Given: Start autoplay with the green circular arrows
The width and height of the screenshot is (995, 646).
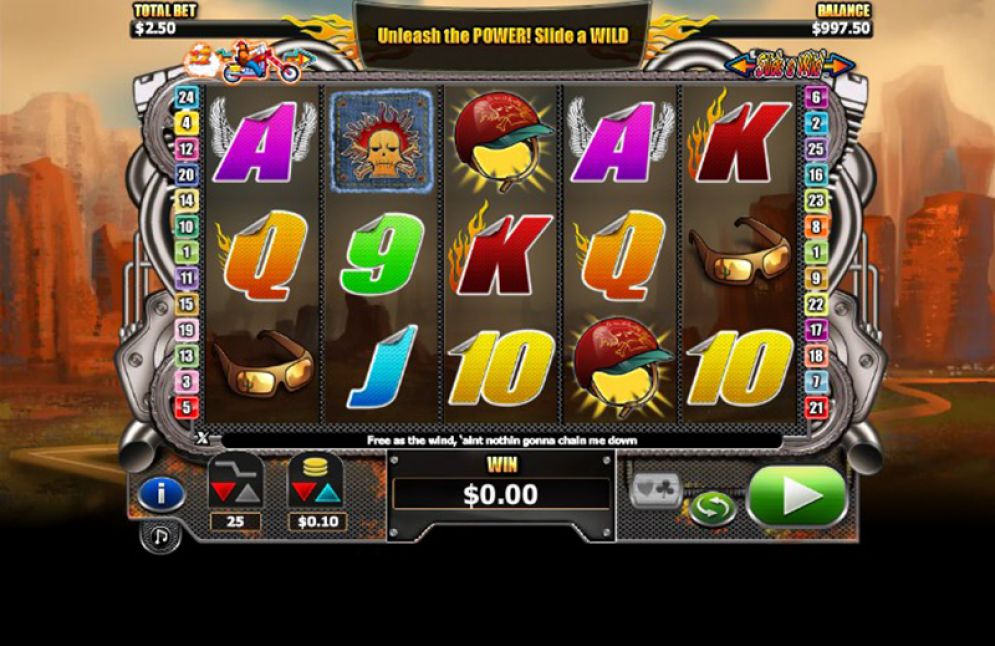Looking at the screenshot, I should click(712, 508).
